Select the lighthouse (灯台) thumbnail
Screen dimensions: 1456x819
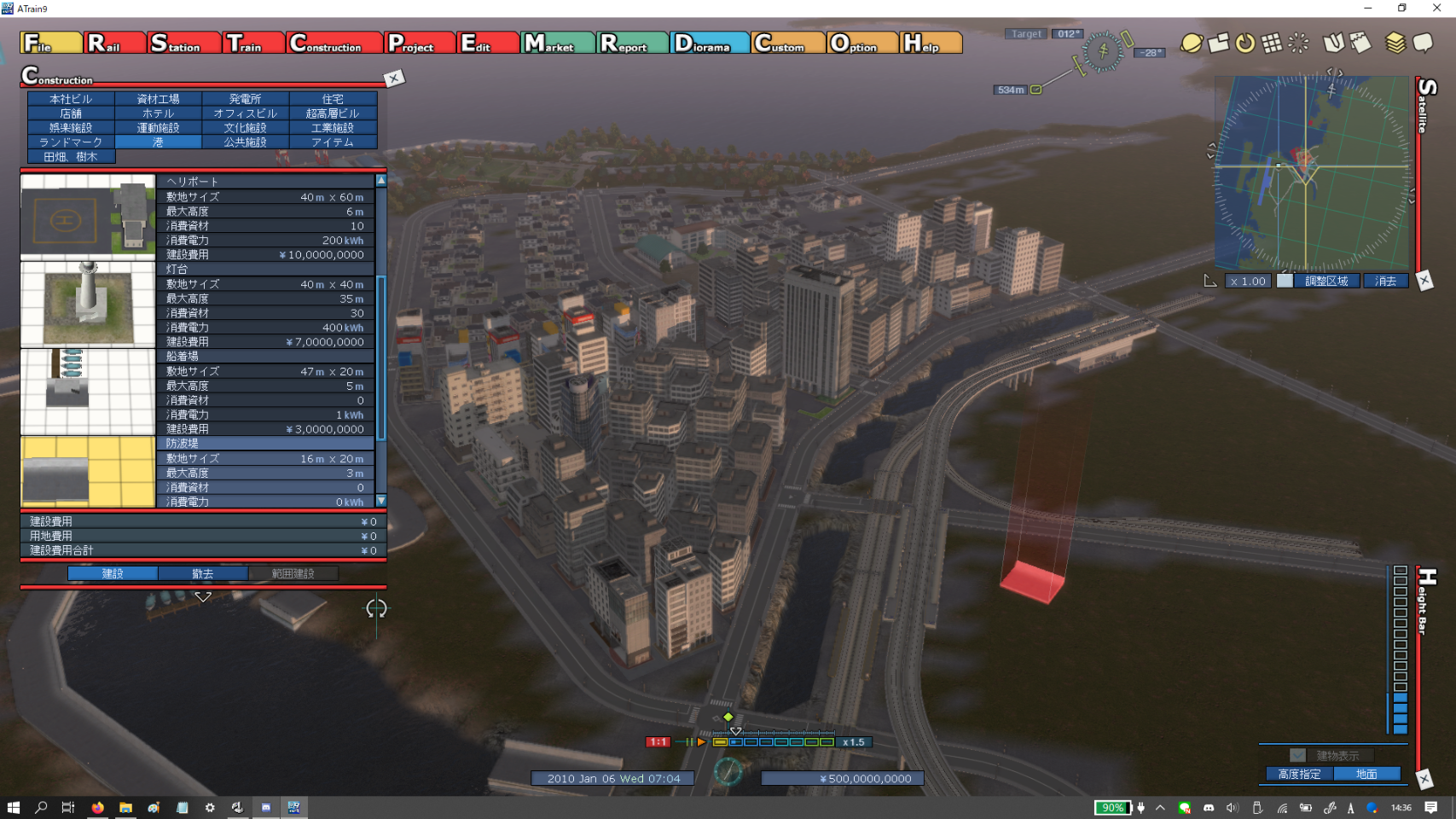point(88,305)
